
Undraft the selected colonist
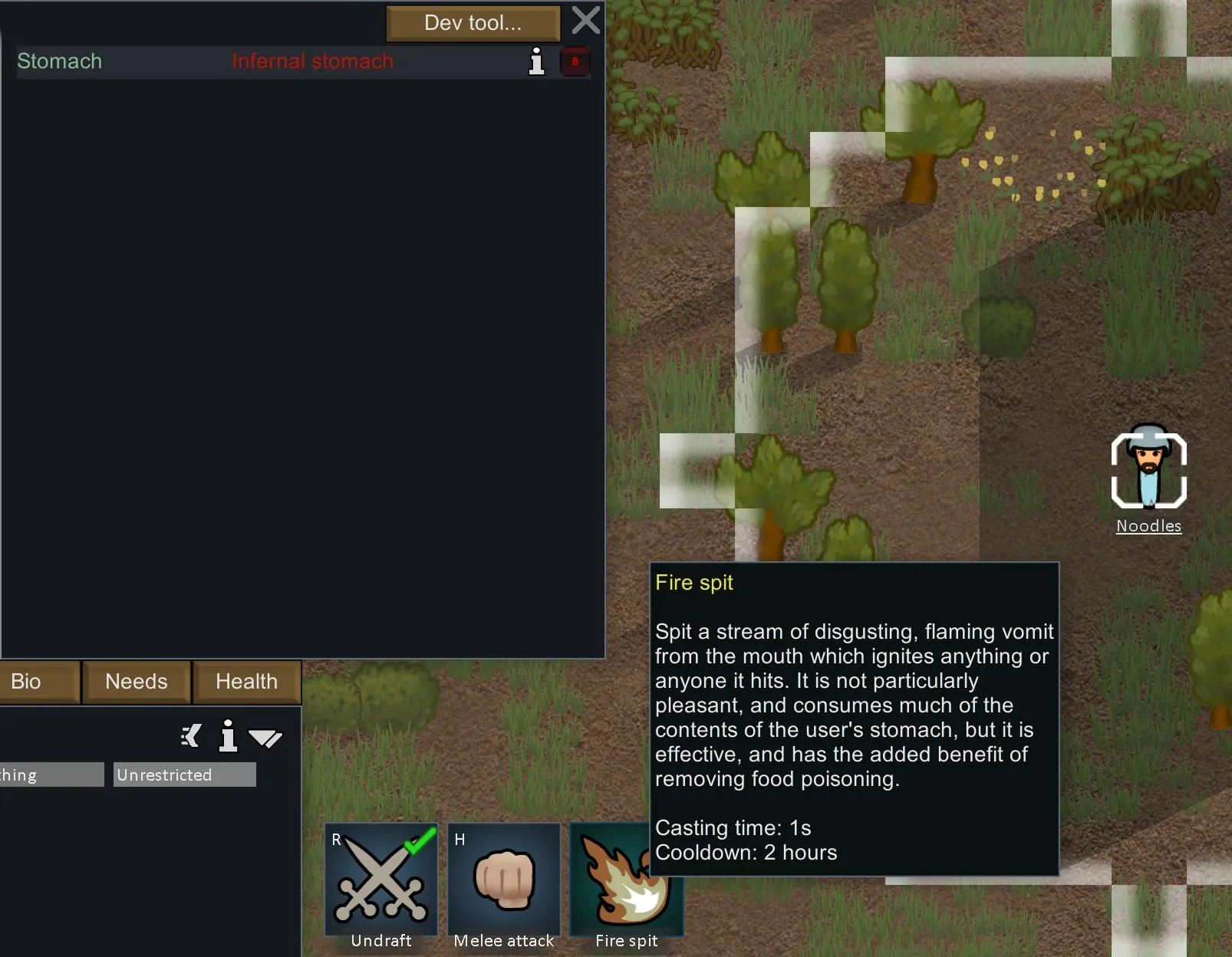(x=381, y=880)
